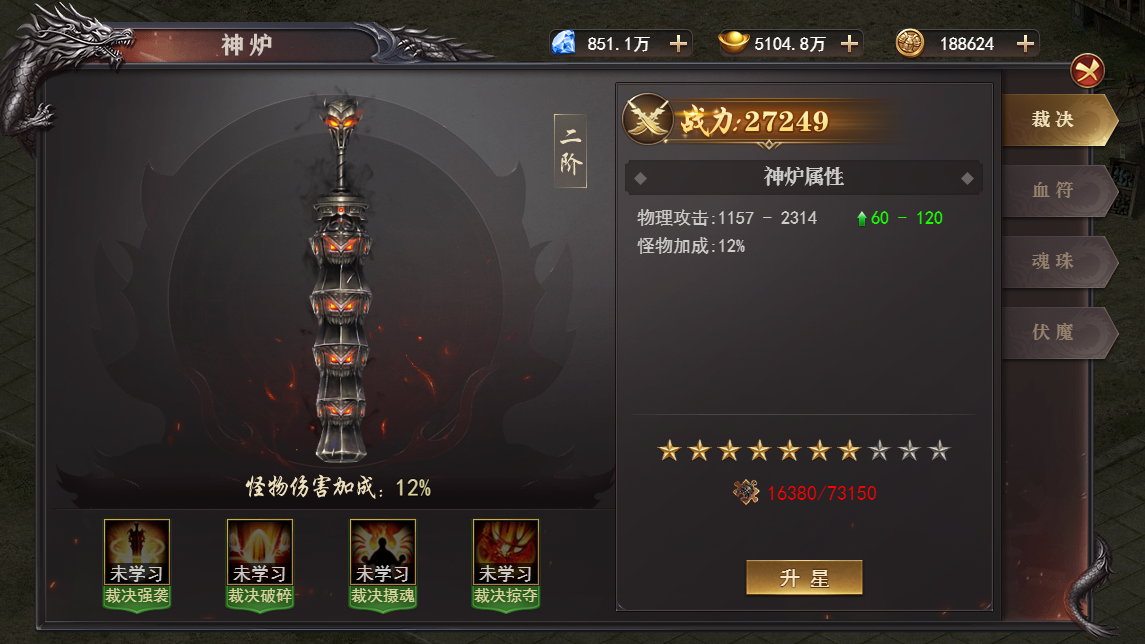Open the 血符 tab

click(x=1055, y=190)
